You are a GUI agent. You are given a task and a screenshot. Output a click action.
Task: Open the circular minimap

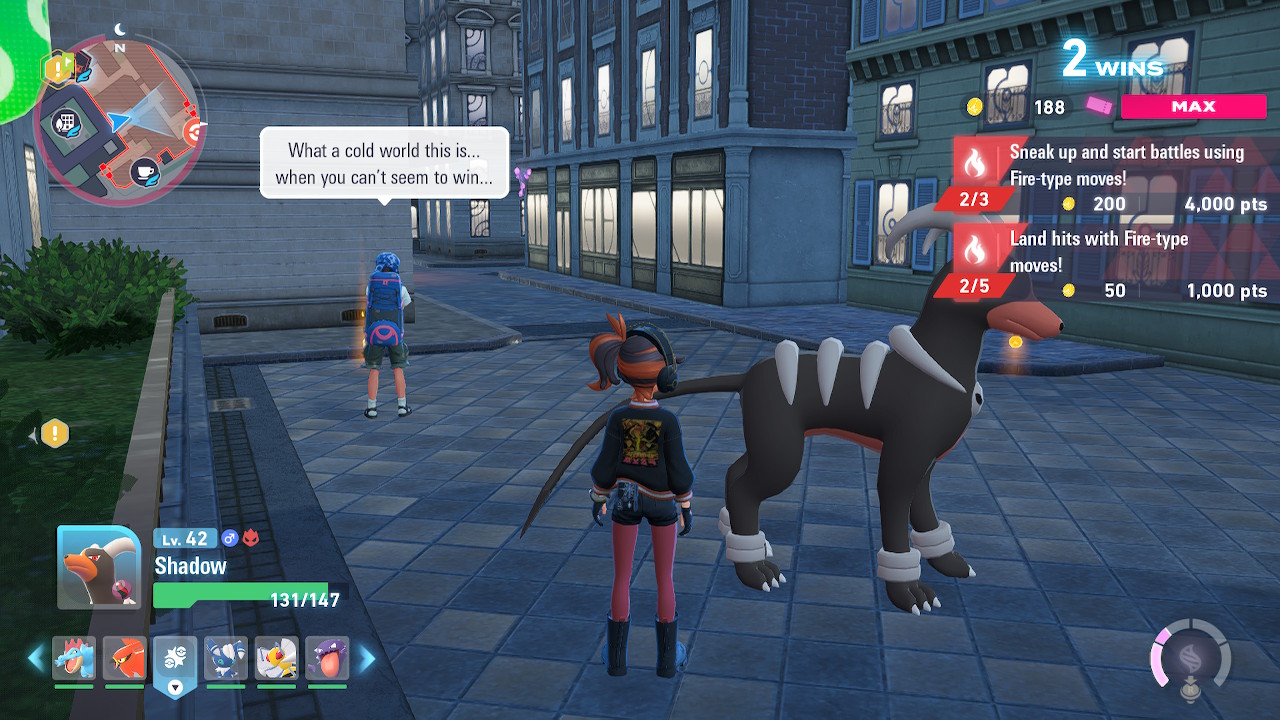coord(119,120)
